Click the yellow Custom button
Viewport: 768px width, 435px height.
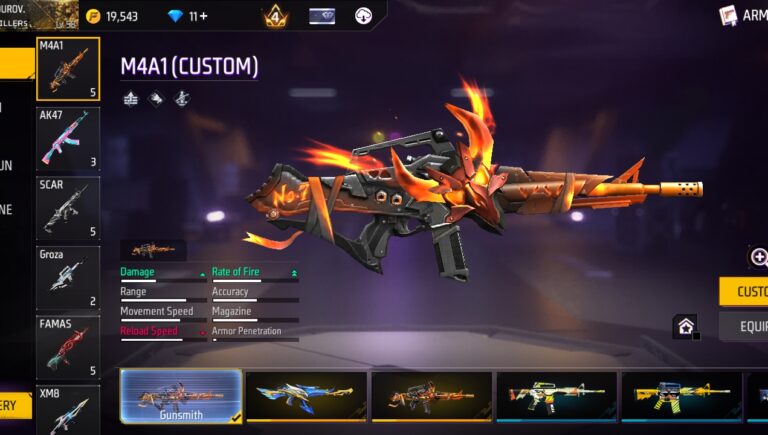click(x=744, y=291)
